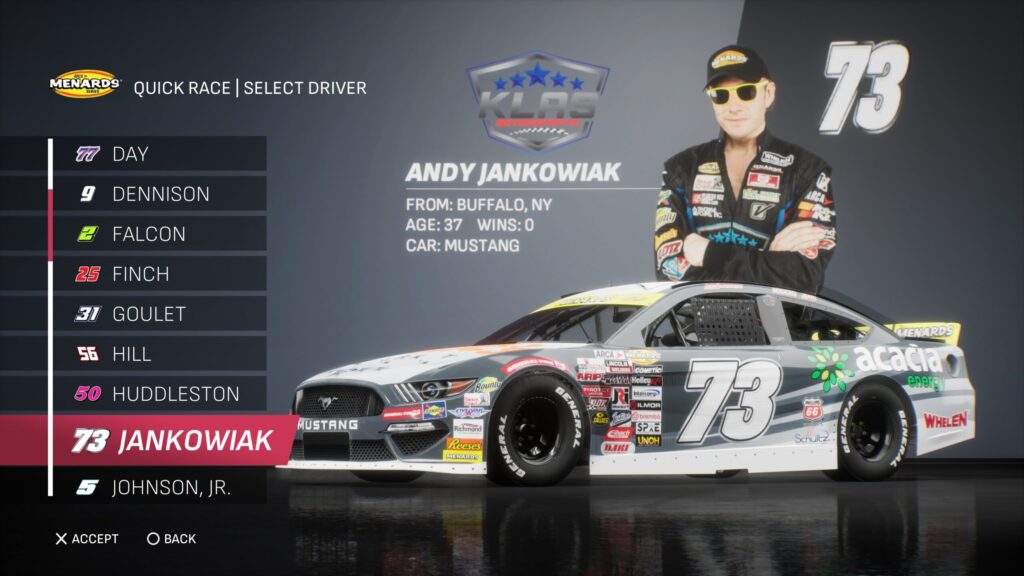Viewport: 1024px width, 576px height.
Task: Select driver Day, number 77
Action: click(x=160, y=154)
